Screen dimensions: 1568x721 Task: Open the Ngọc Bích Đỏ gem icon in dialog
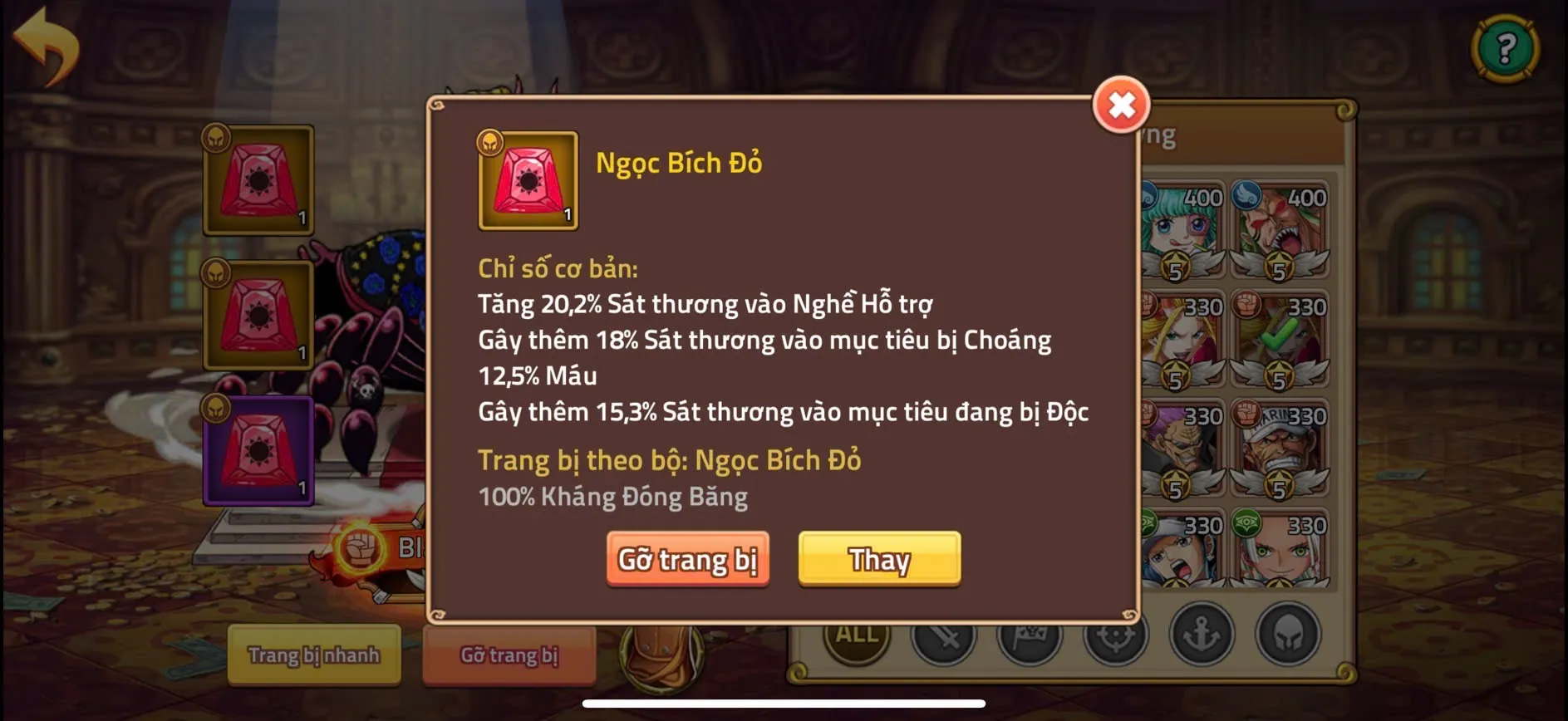point(527,179)
